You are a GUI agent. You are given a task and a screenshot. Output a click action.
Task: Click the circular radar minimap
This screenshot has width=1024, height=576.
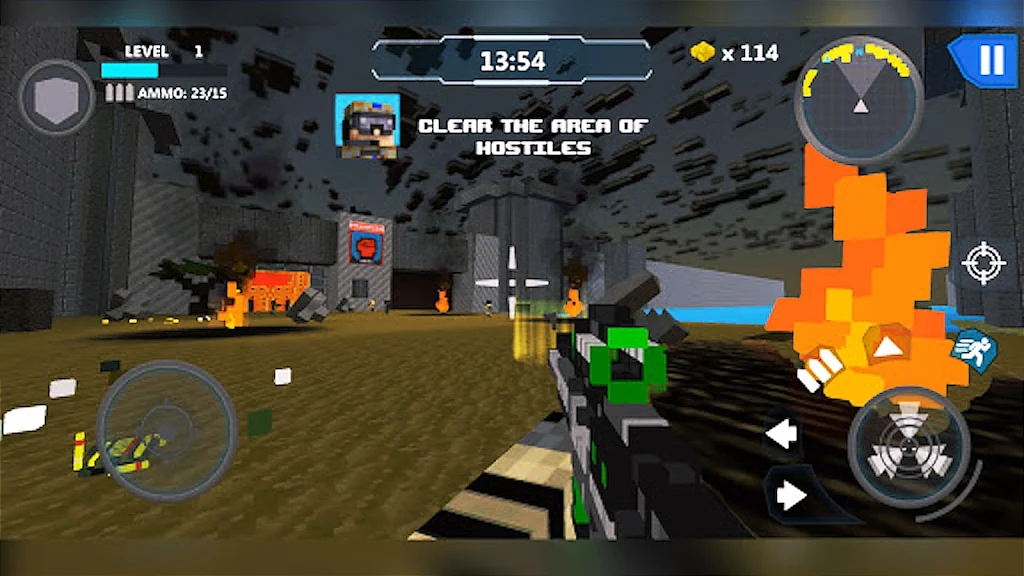(x=859, y=98)
